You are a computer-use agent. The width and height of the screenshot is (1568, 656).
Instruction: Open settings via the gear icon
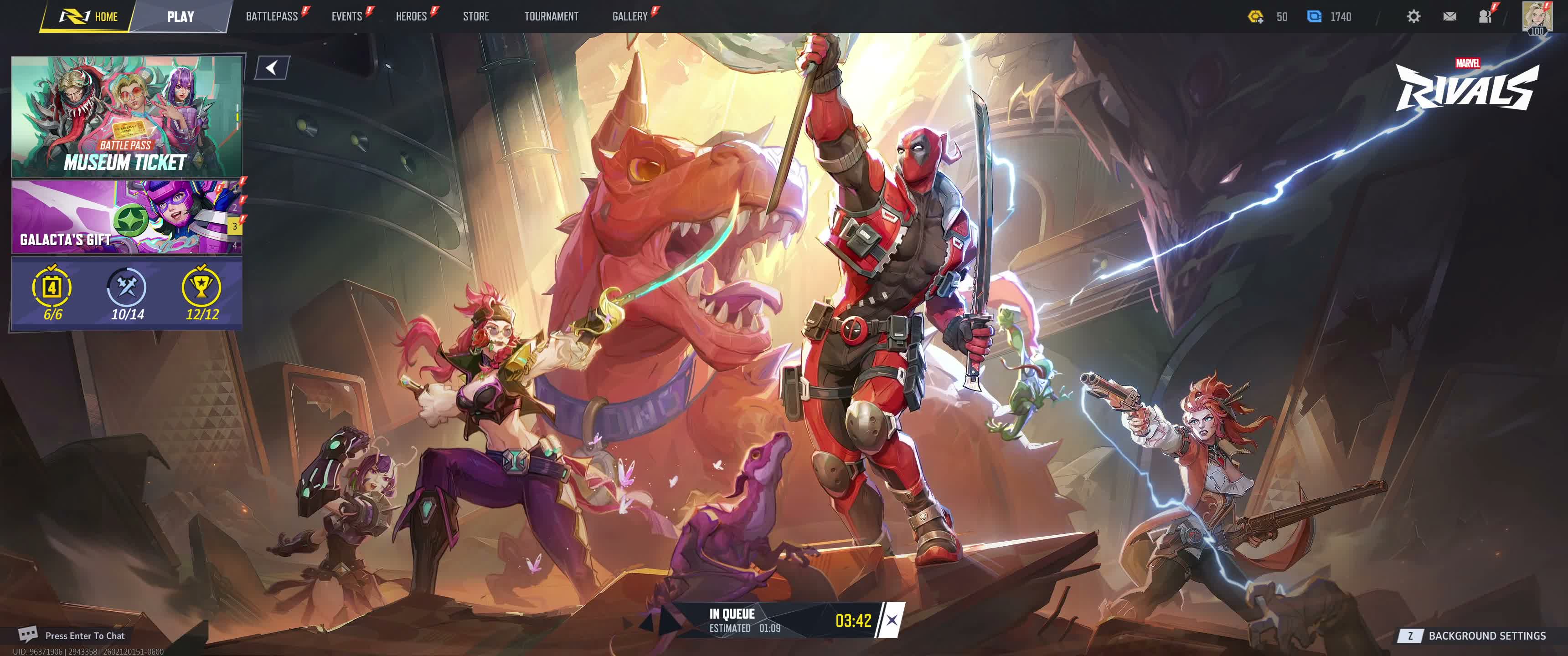click(1413, 16)
